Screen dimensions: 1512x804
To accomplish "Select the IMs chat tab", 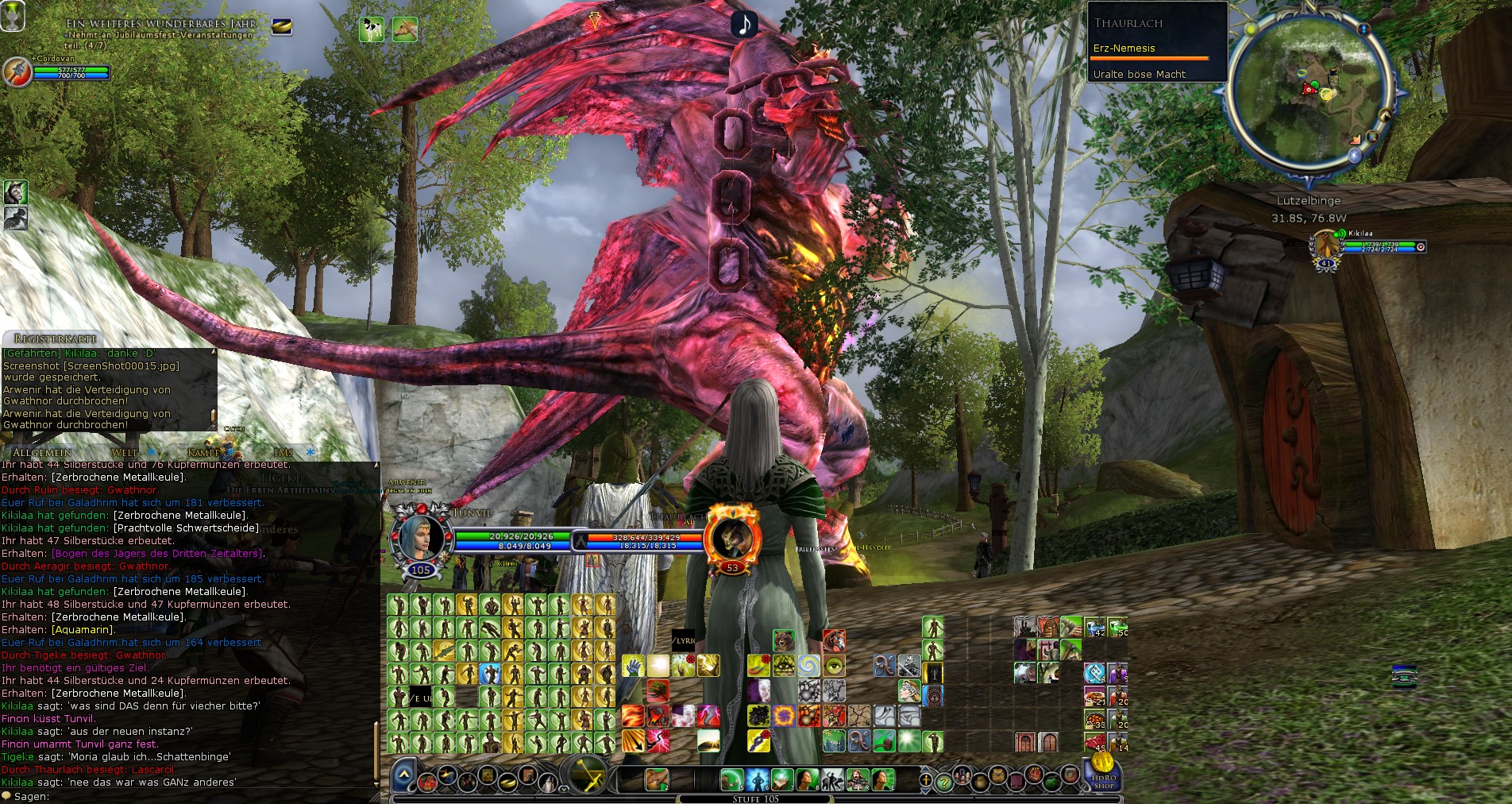I will click(283, 452).
